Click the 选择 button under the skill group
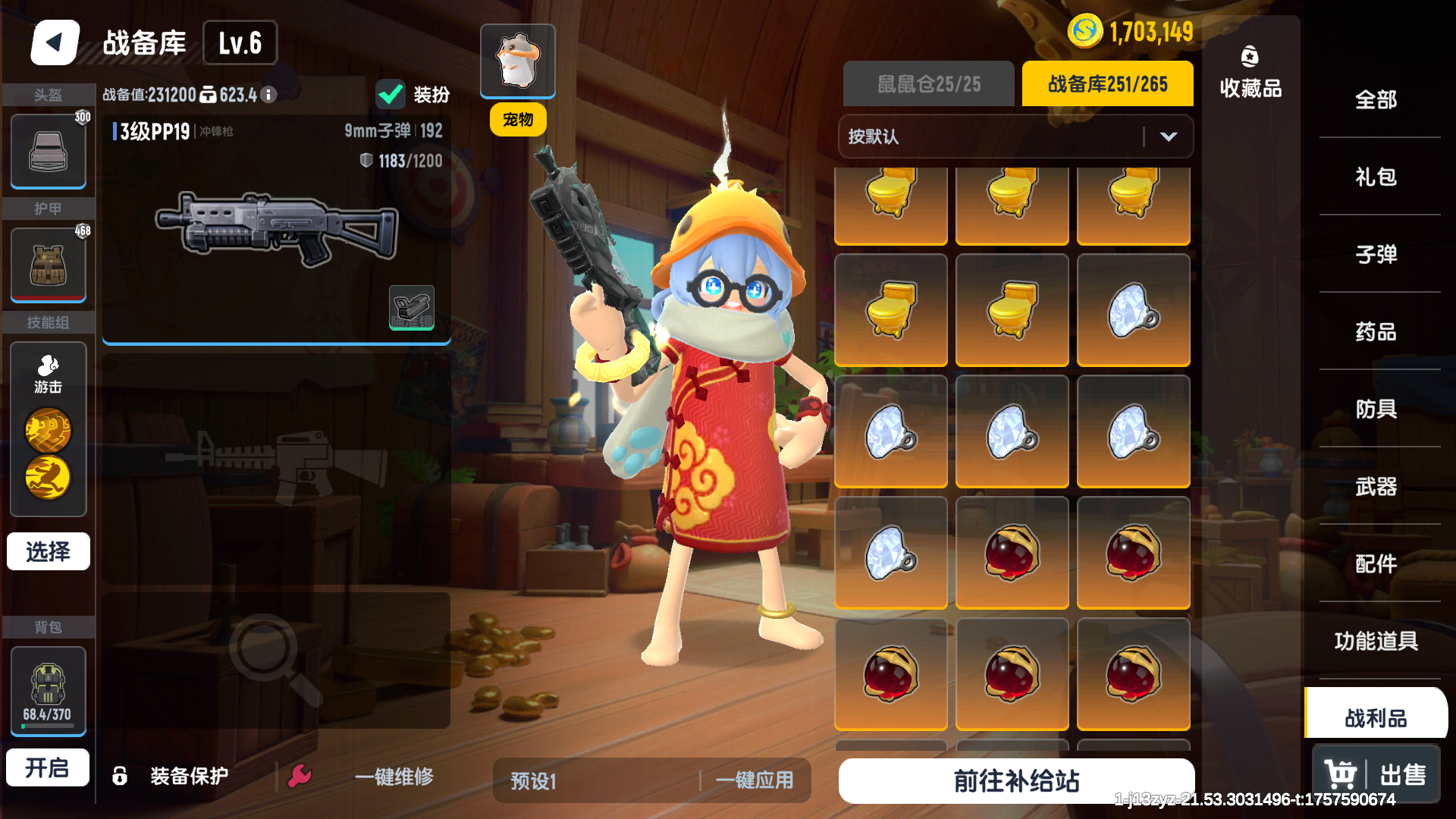Image resolution: width=1456 pixels, height=819 pixels. click(x=48, y=551)
